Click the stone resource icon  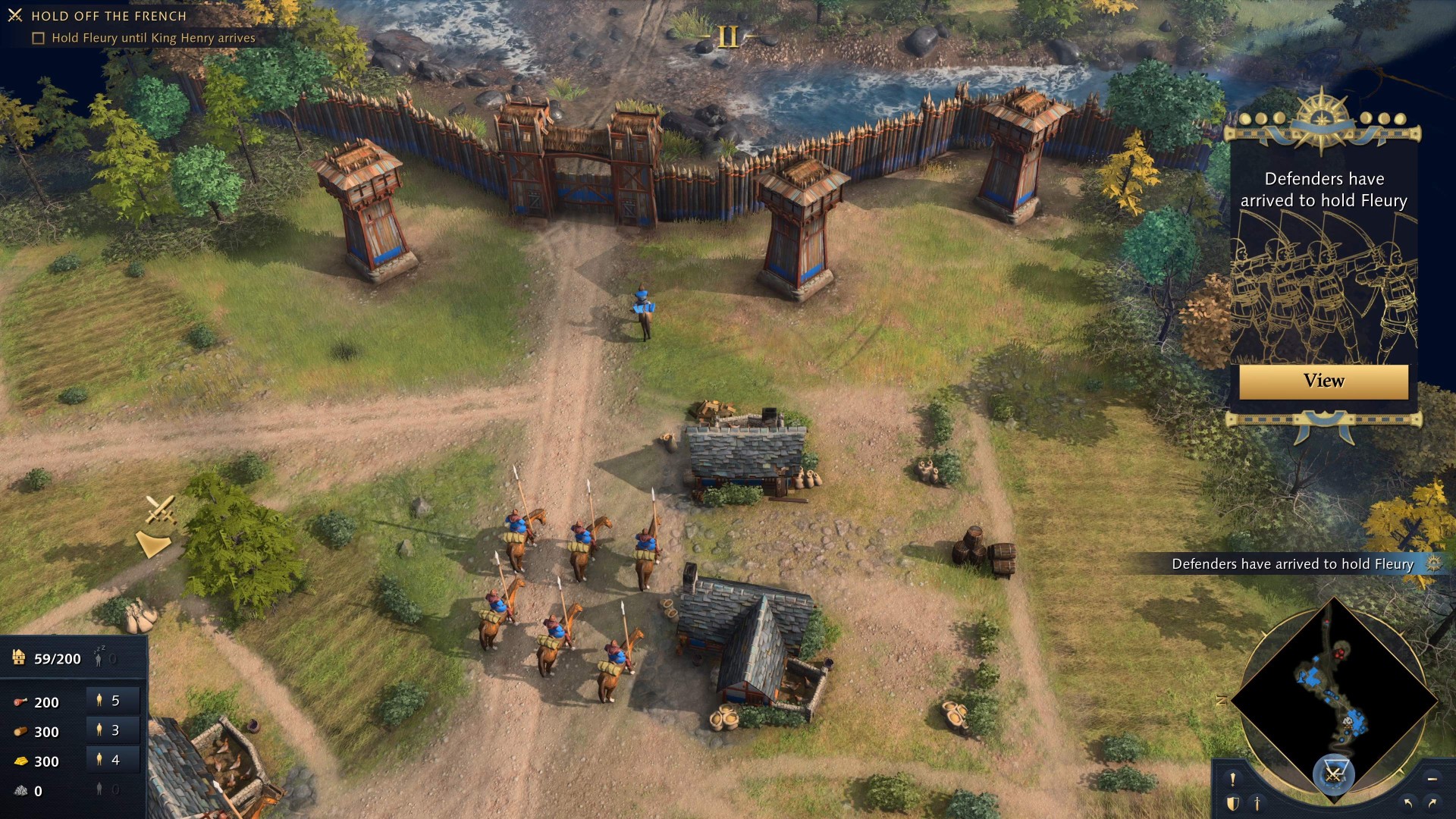click(20, 790)
